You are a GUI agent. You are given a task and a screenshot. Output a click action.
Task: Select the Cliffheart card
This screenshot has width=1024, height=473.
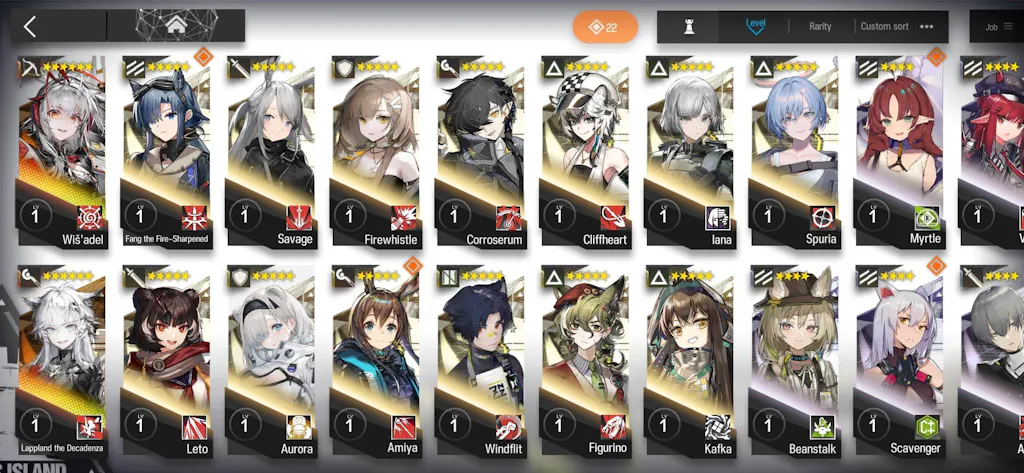(585, 150)
